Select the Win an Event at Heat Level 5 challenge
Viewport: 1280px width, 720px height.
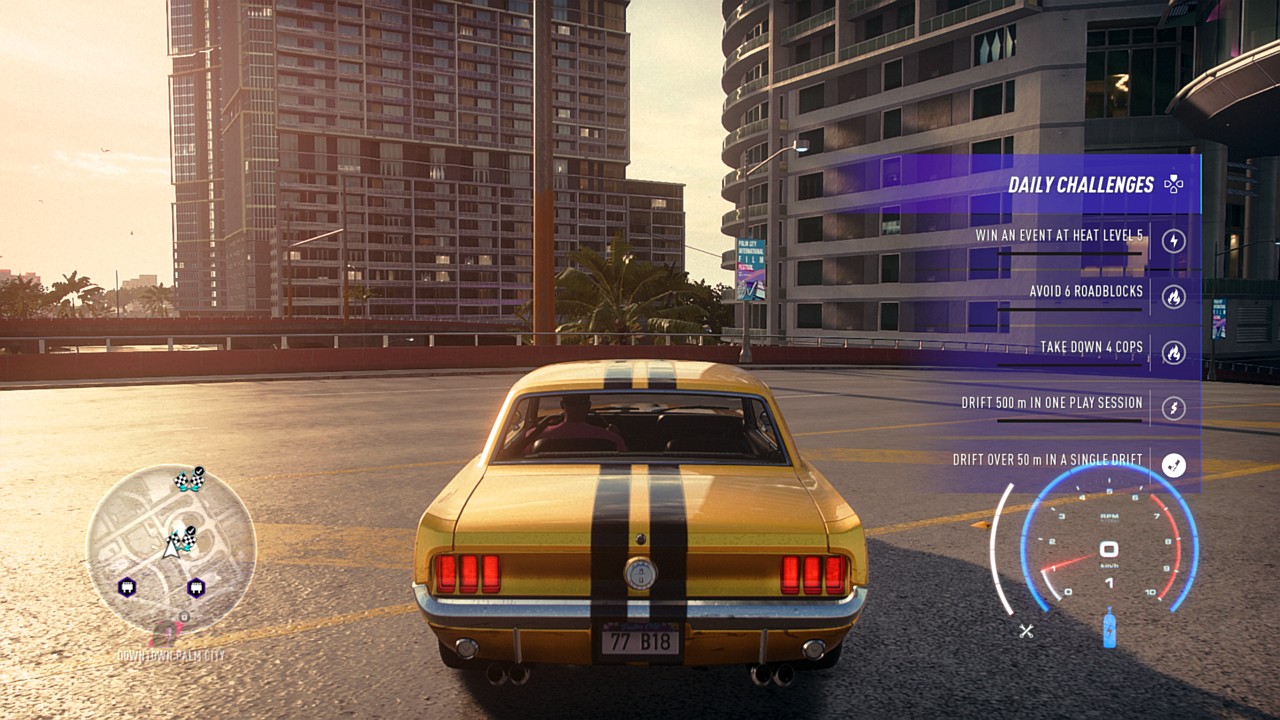[x=1060, y=237]
